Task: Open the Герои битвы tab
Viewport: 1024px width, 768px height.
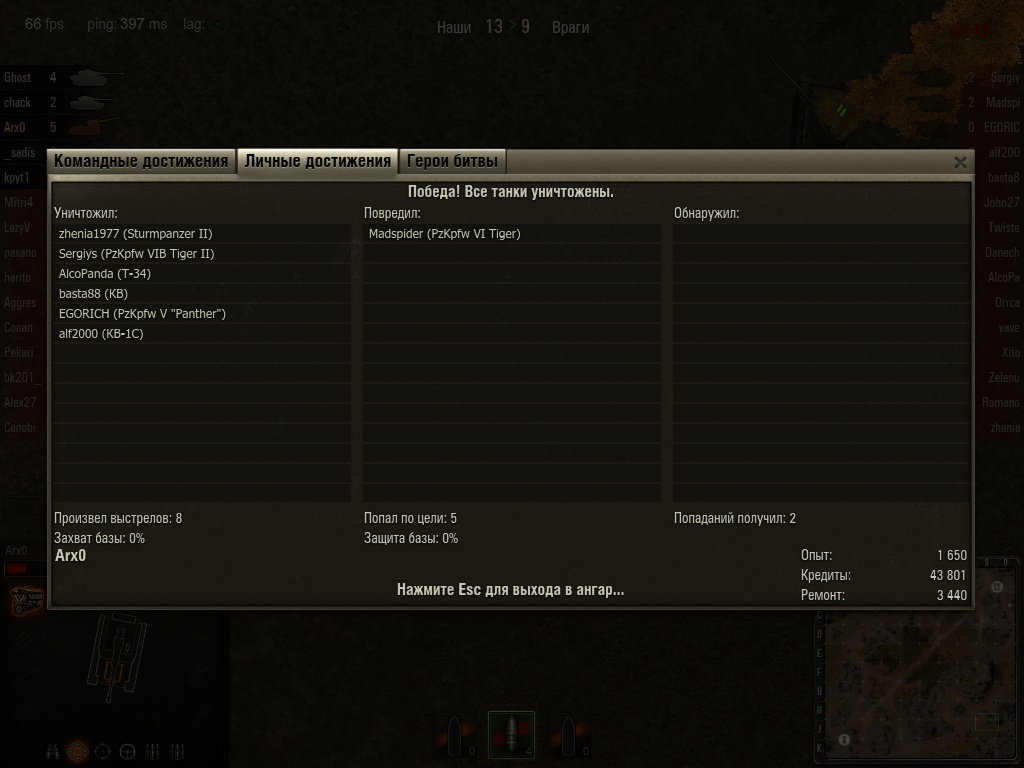Action: [452, 161]
